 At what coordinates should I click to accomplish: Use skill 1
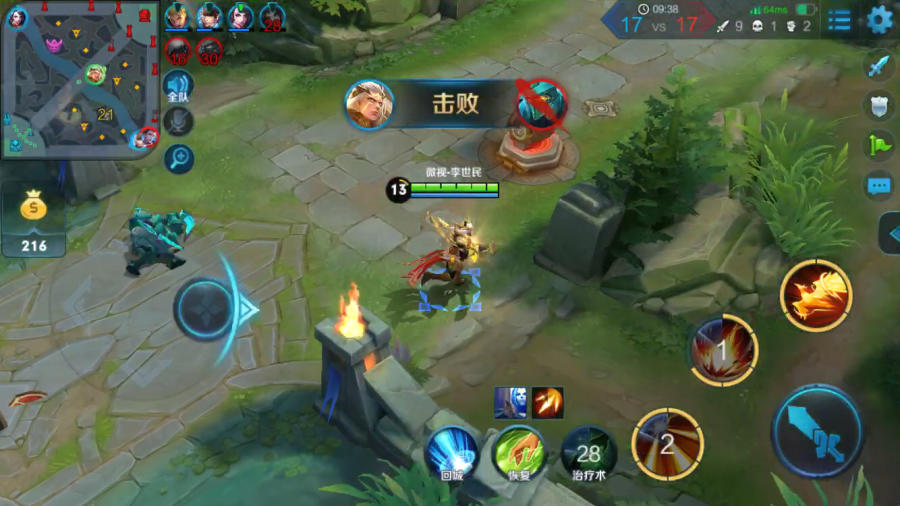[x=724, y=350]
